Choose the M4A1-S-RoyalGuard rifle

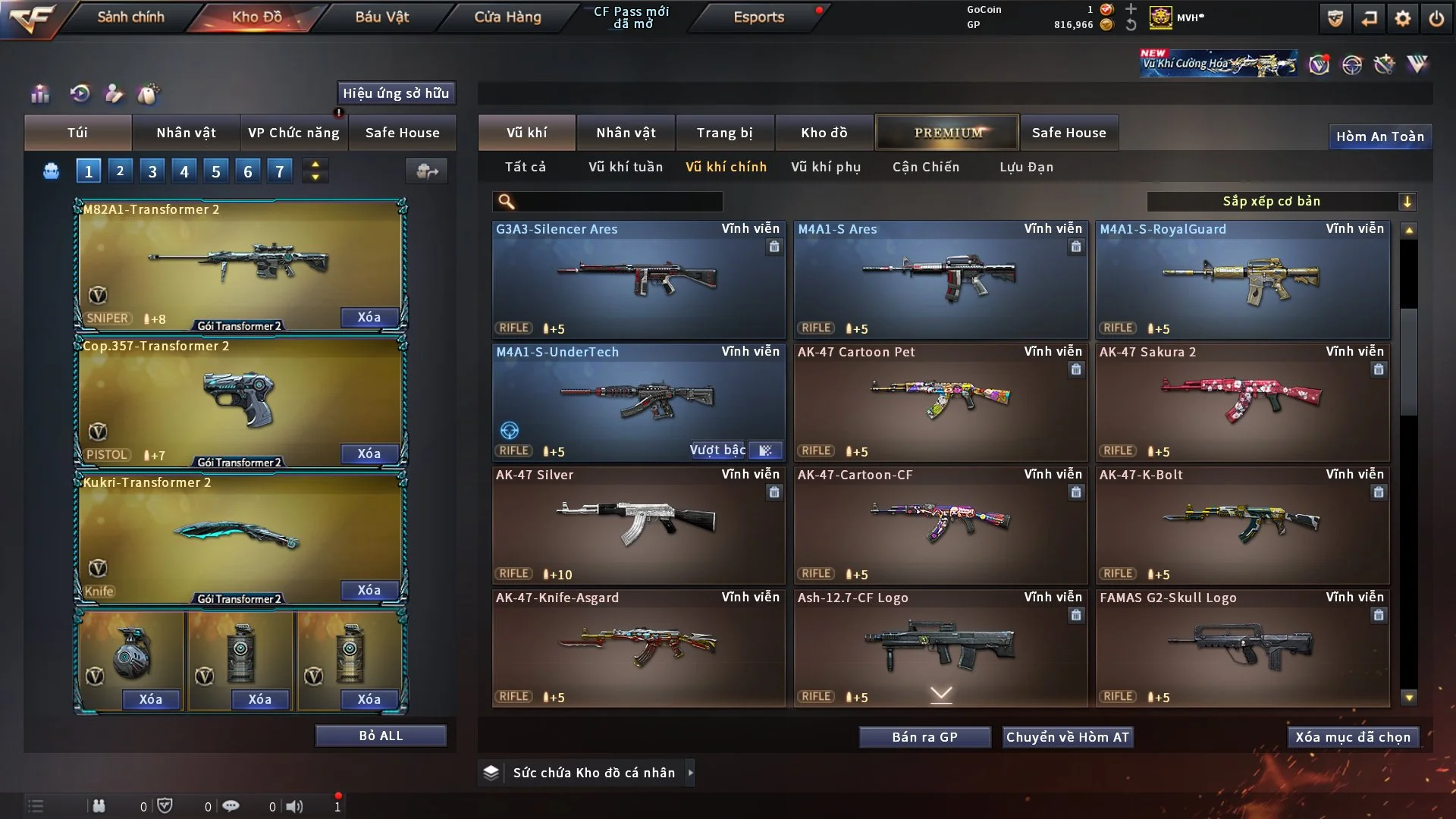coord(1242,279)
